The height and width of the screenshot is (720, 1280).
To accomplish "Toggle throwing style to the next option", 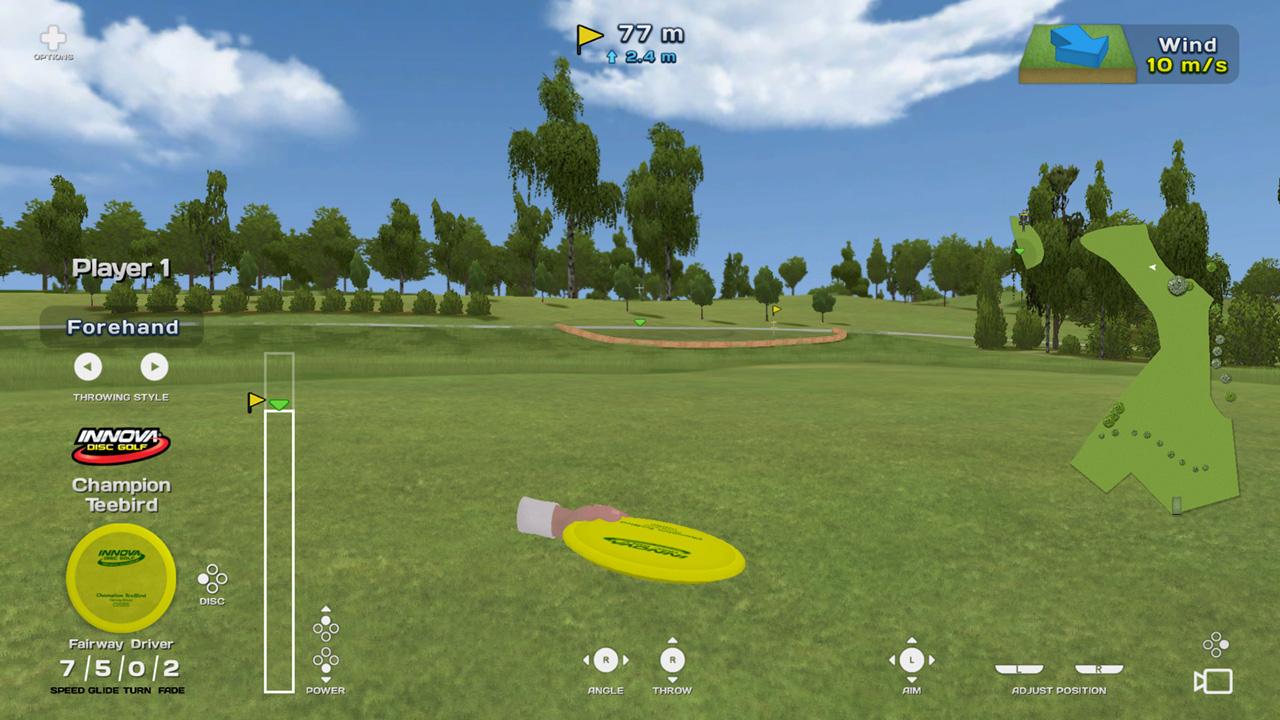I will click(x=154, y=367).
